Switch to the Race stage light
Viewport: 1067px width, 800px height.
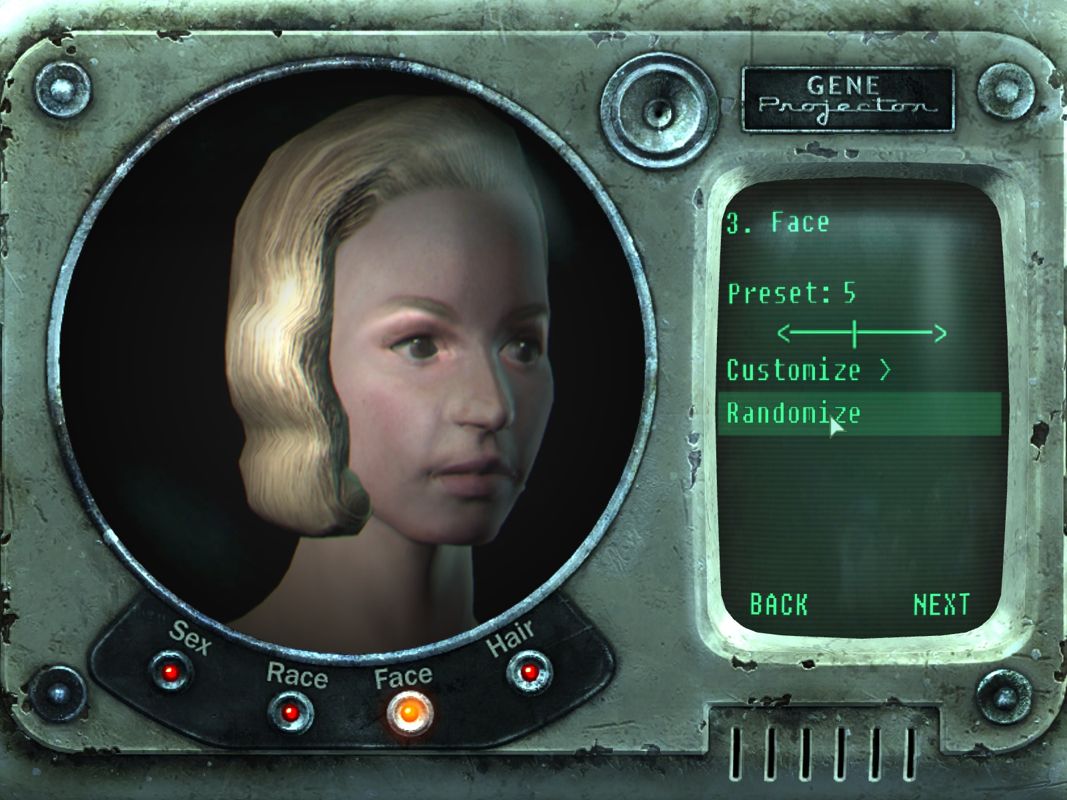(290, 712)
